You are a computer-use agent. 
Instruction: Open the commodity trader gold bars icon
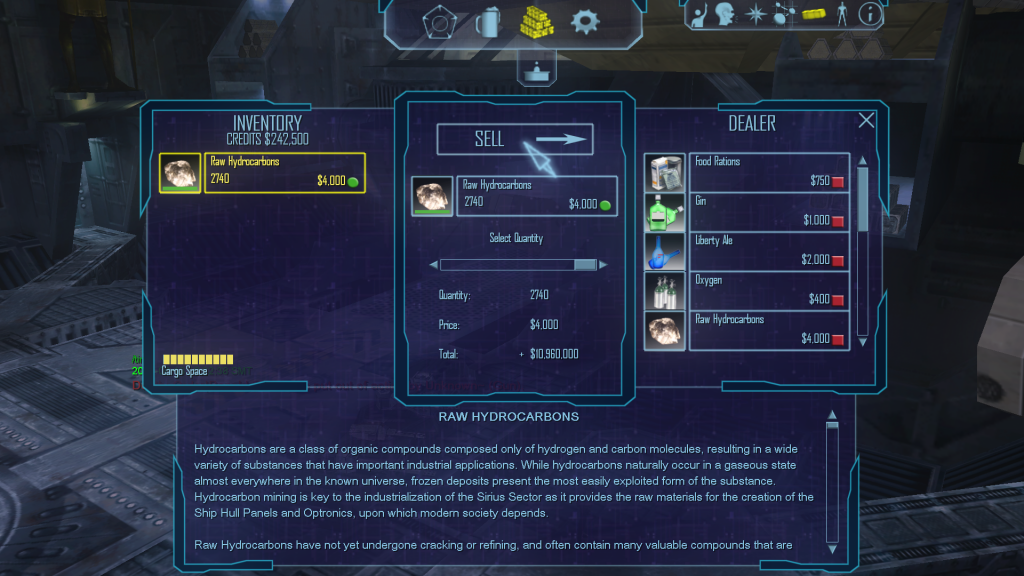point(536,21)
